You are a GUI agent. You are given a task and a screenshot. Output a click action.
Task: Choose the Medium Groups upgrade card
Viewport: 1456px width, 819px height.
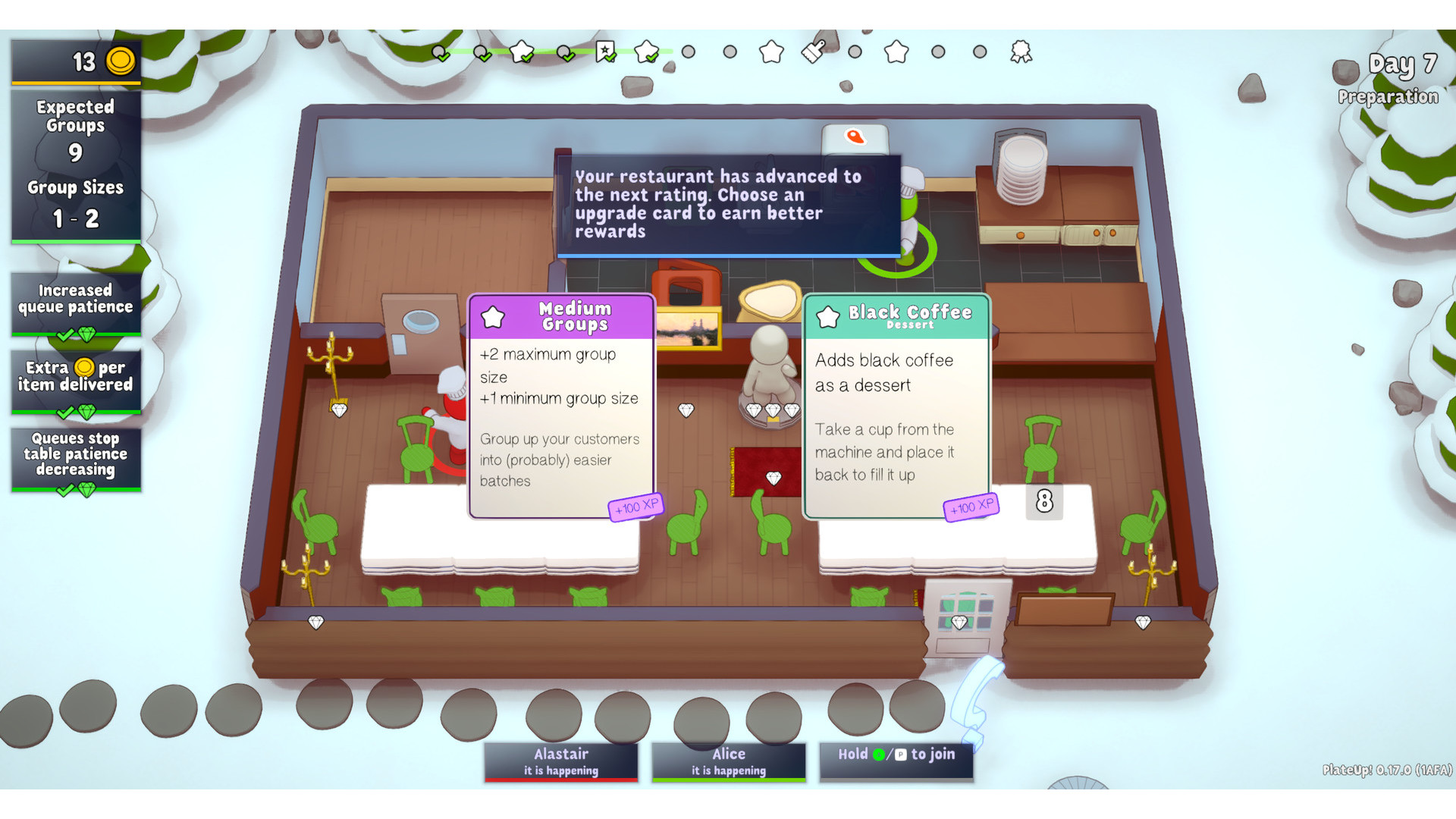561,406
